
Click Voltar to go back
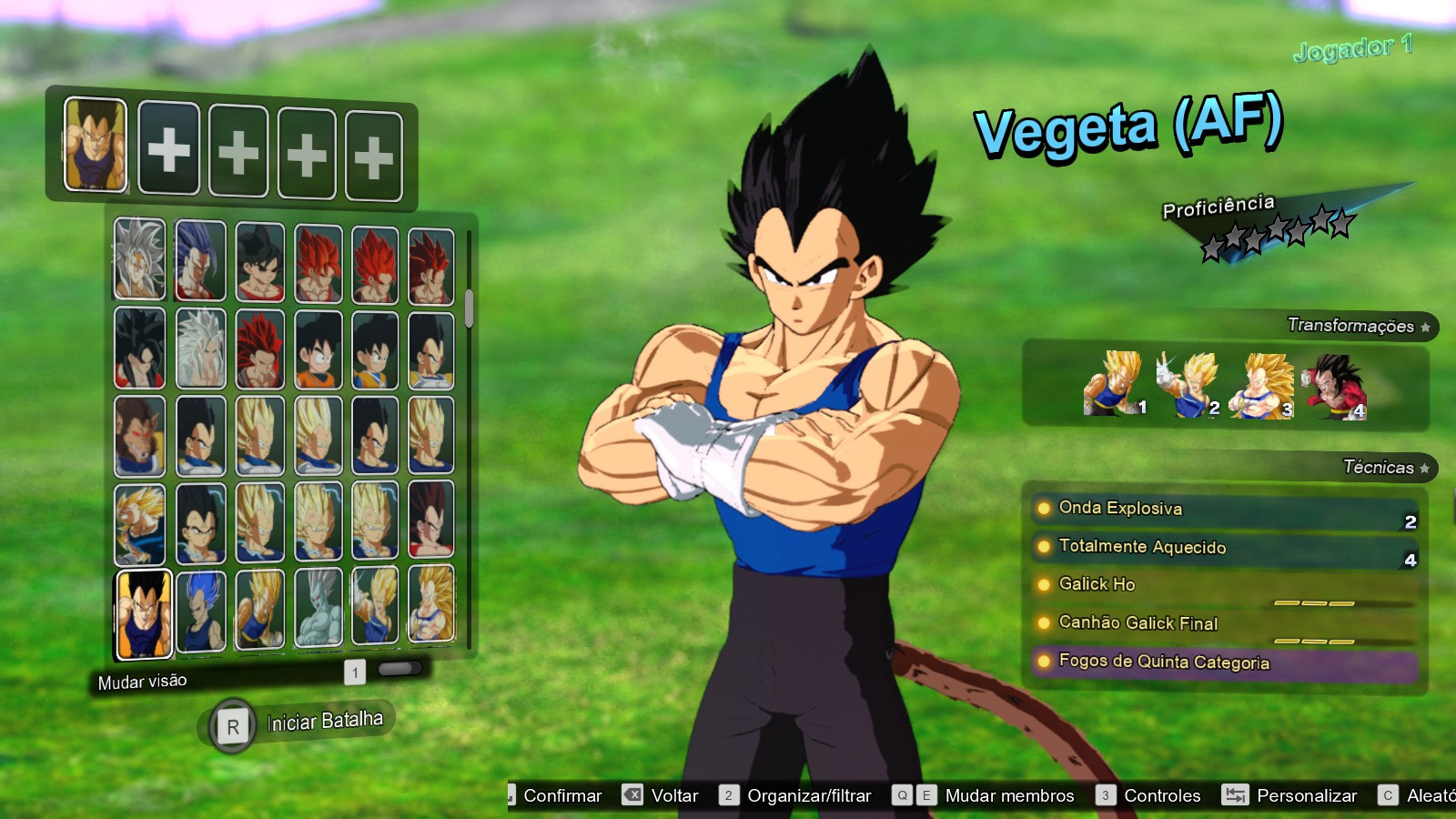click(x=672, y=794)
